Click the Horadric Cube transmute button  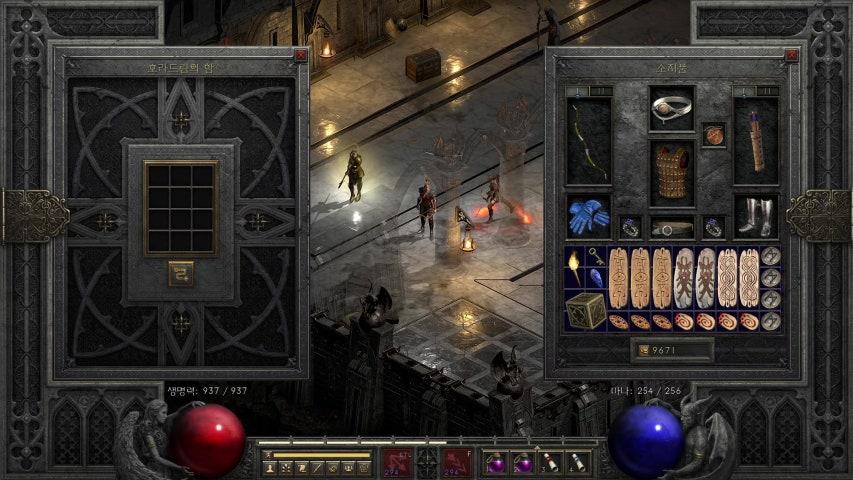[x=181, y=273]
